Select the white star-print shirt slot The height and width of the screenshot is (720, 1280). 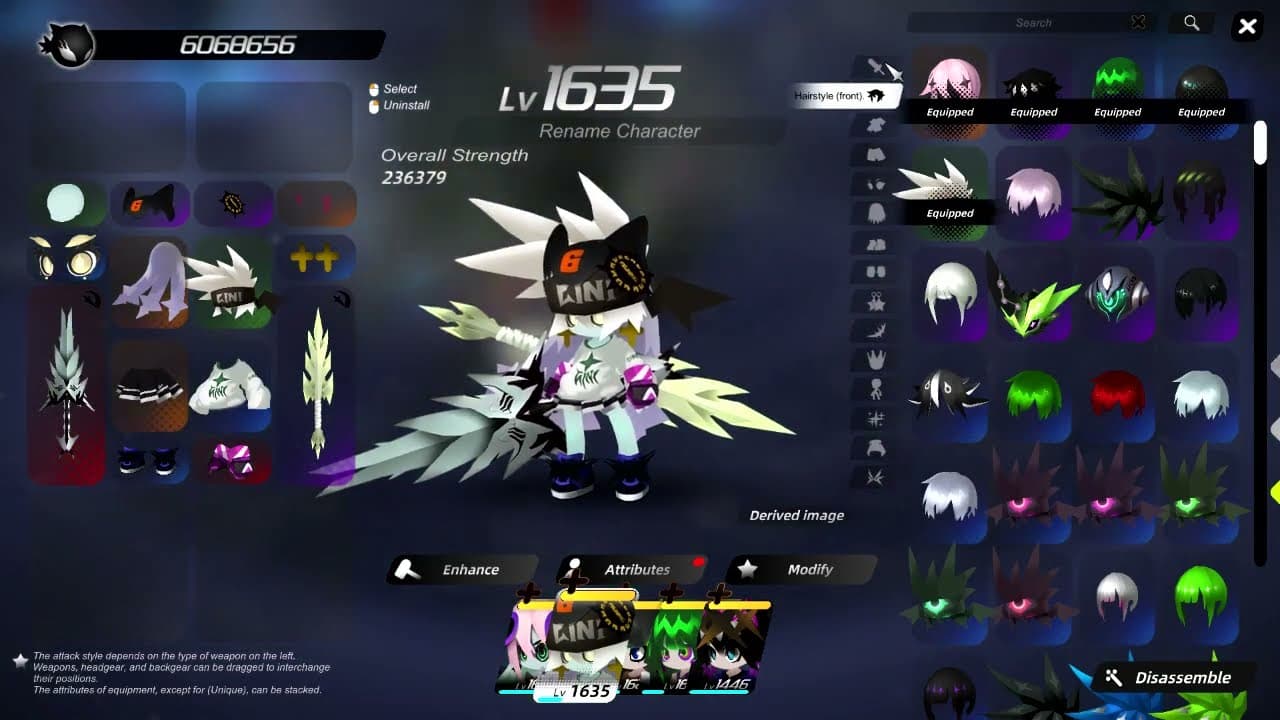(x=232, y=387)
